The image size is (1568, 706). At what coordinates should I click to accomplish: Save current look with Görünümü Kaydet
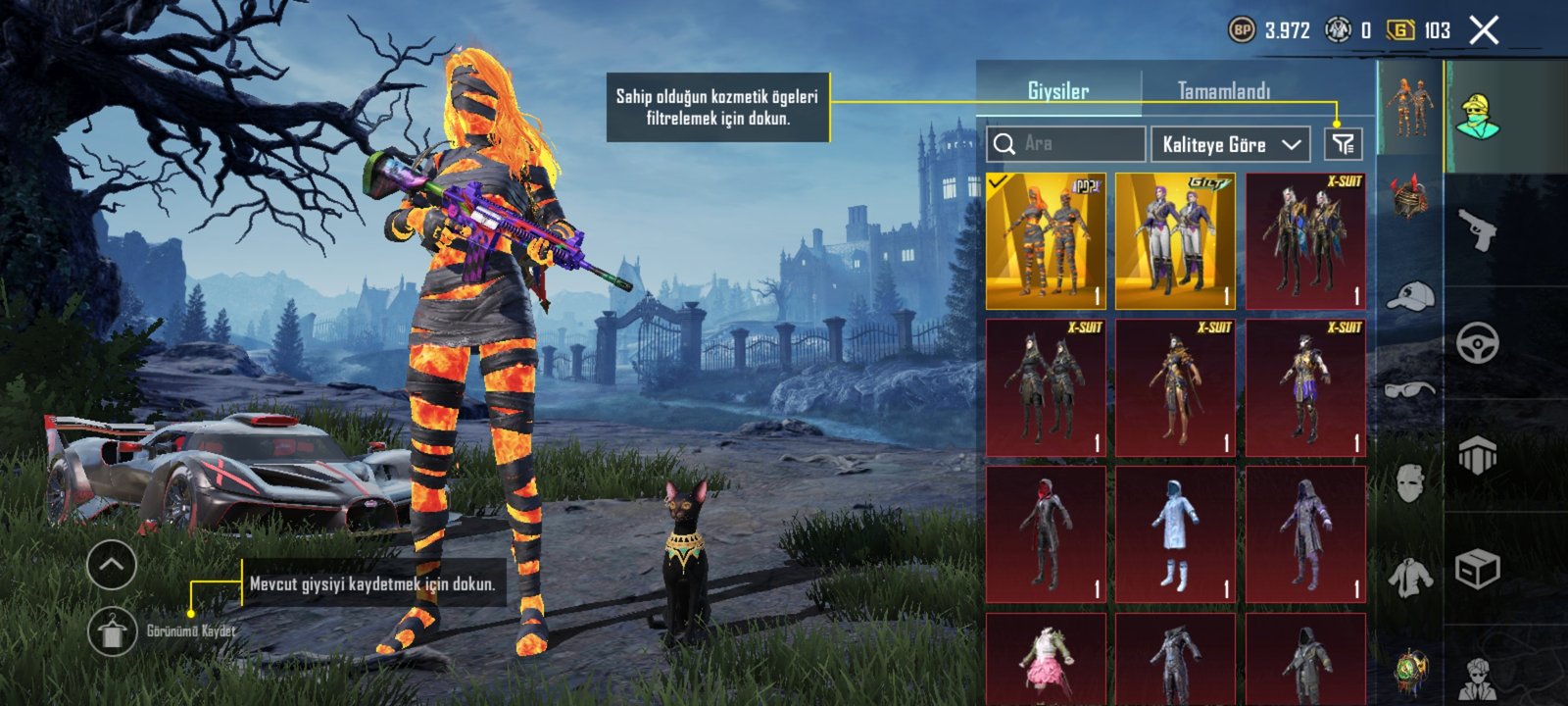113,631
